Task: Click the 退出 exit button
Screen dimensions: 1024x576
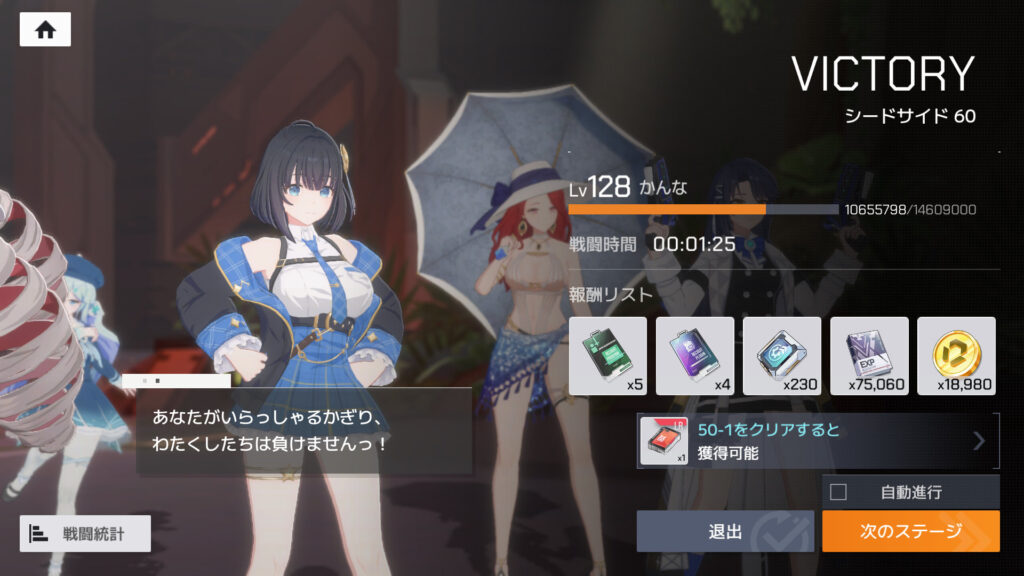Action: click(726, 531)
